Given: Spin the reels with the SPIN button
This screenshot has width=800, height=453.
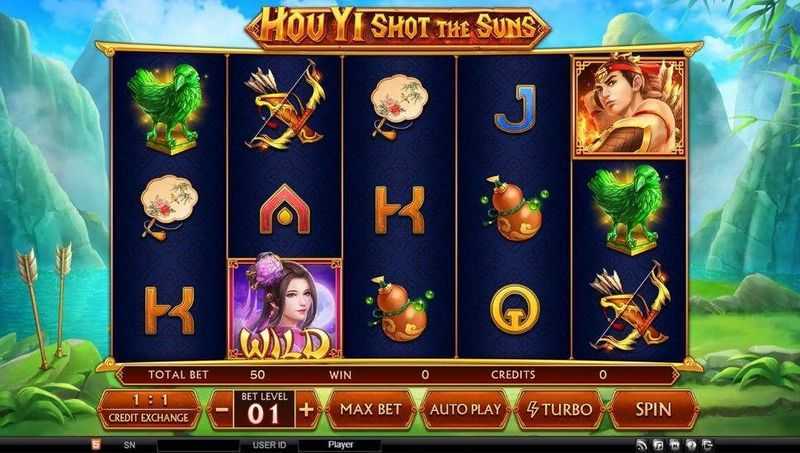Looking at the screenshot, I should (652, 409).
